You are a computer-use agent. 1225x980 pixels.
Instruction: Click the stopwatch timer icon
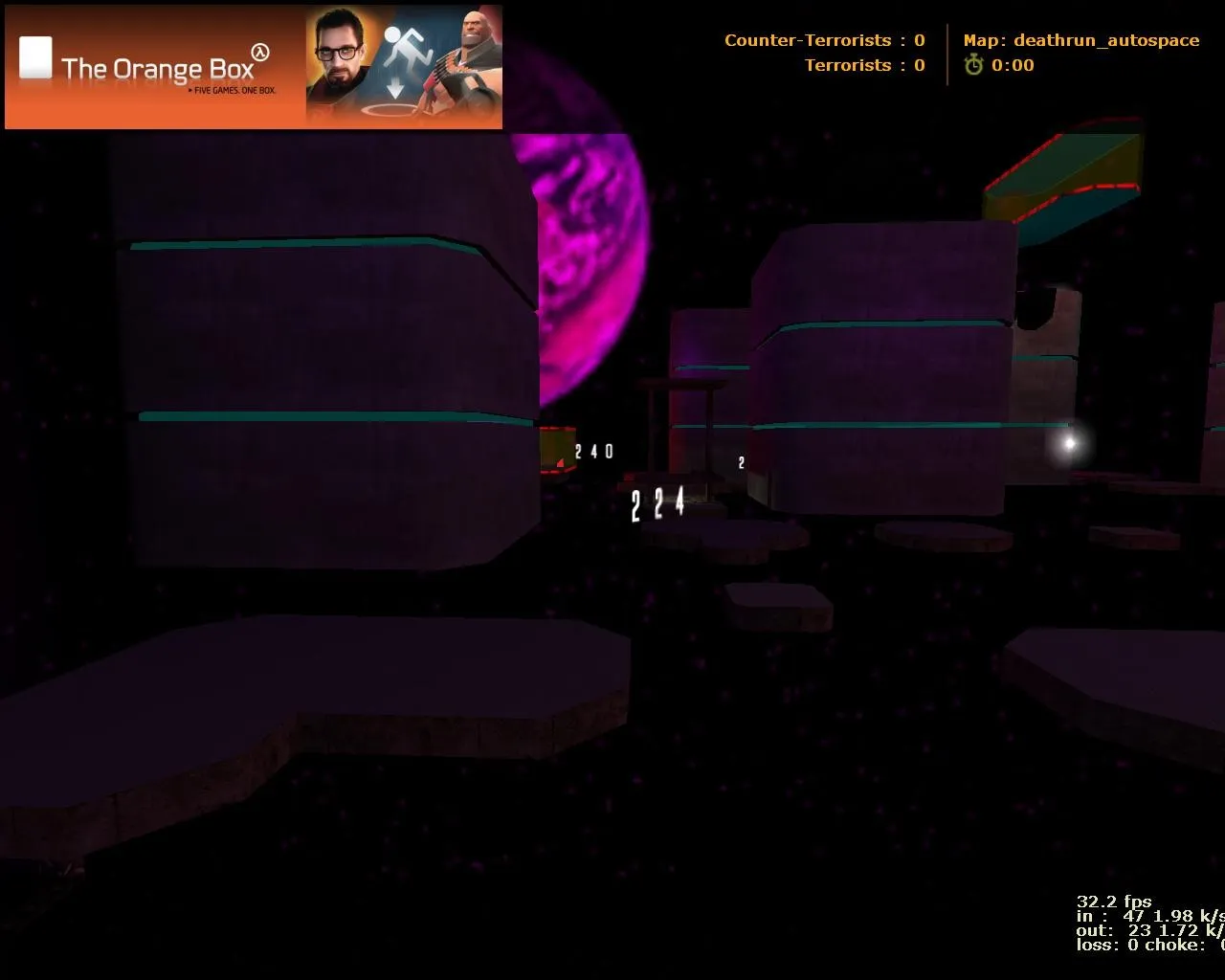(x=973, y=65)
